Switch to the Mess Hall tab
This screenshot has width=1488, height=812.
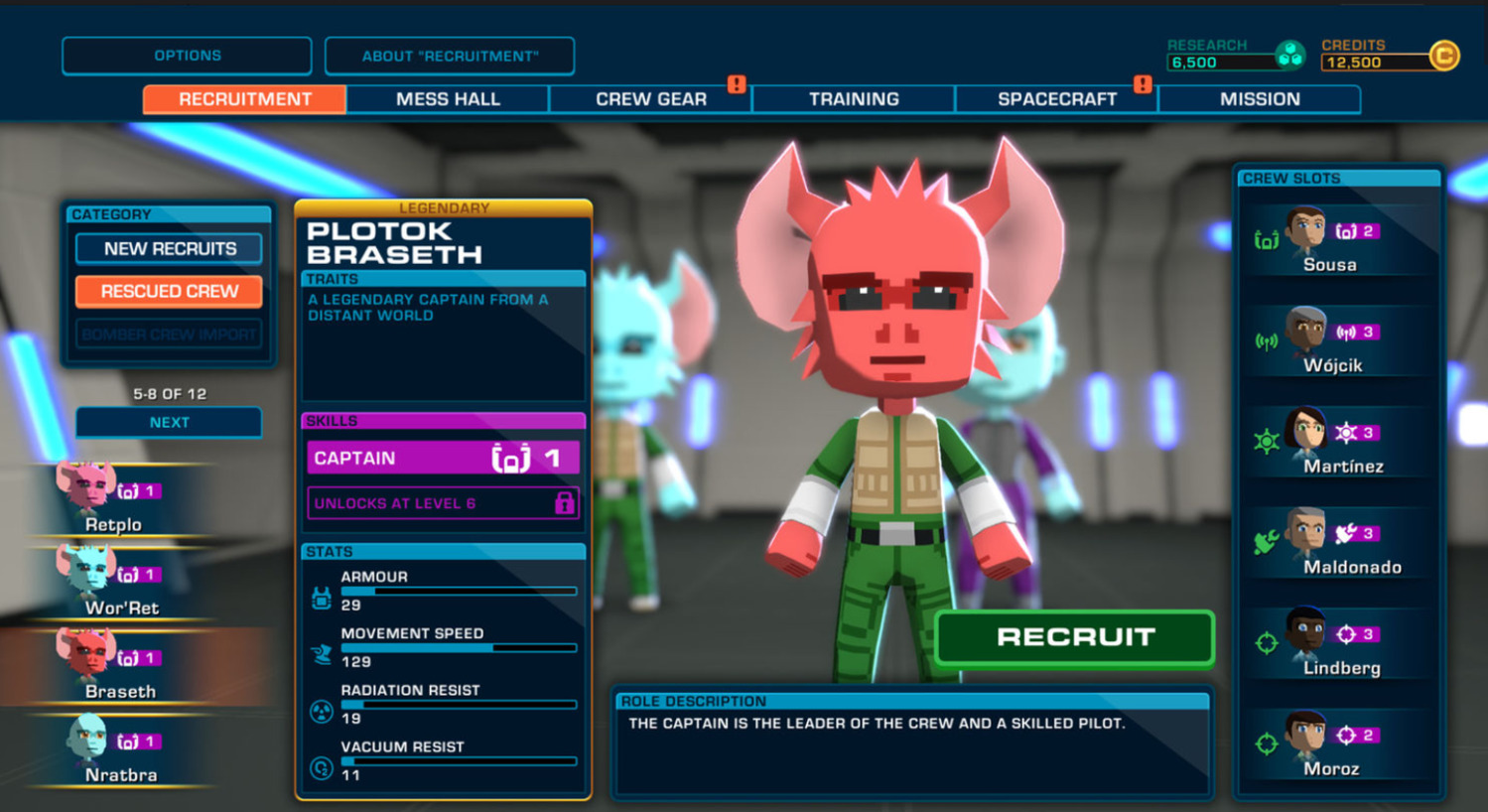pos(448,99)
